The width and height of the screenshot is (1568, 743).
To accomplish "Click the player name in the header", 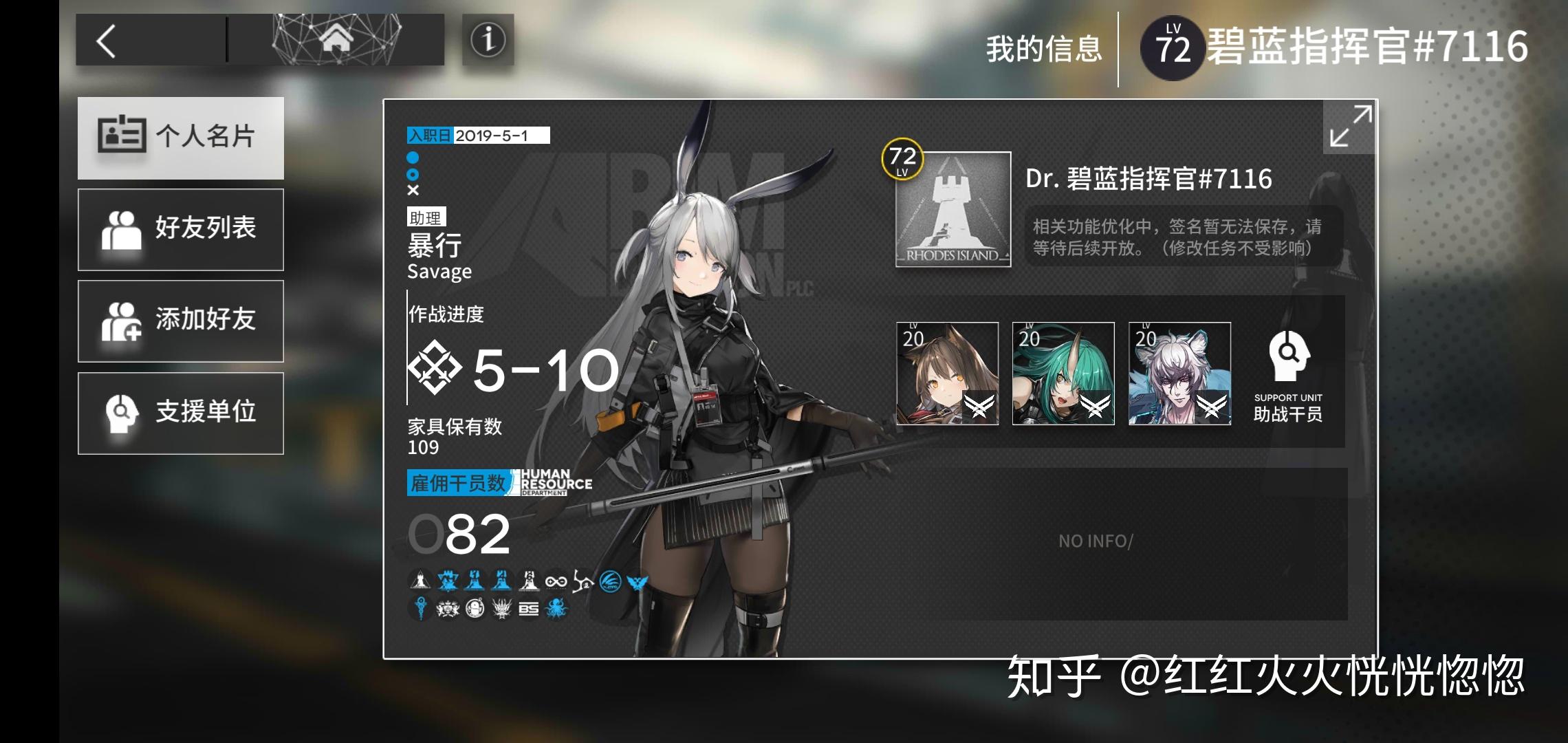I will tap(1366, 47).
